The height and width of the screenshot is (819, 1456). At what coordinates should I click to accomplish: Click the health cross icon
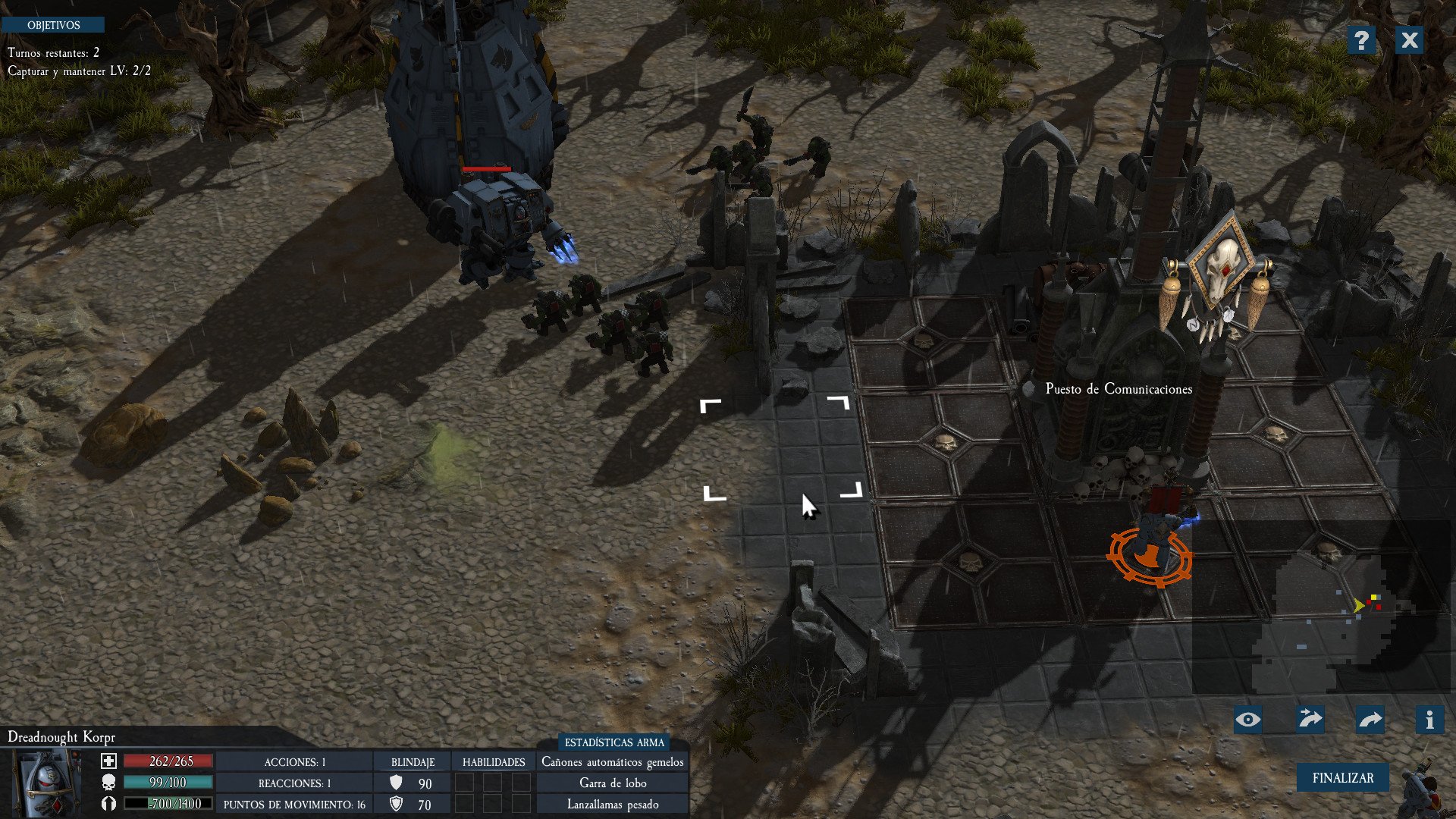(x=108, y=761)
